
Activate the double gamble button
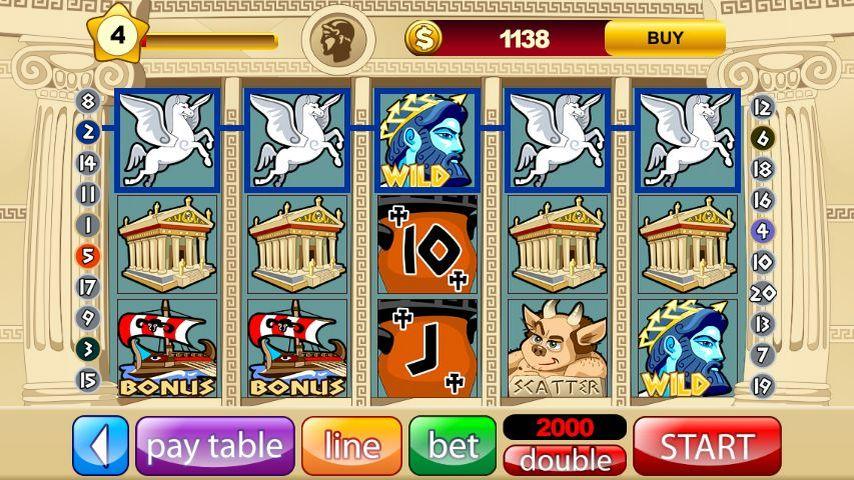coord(565,459)
